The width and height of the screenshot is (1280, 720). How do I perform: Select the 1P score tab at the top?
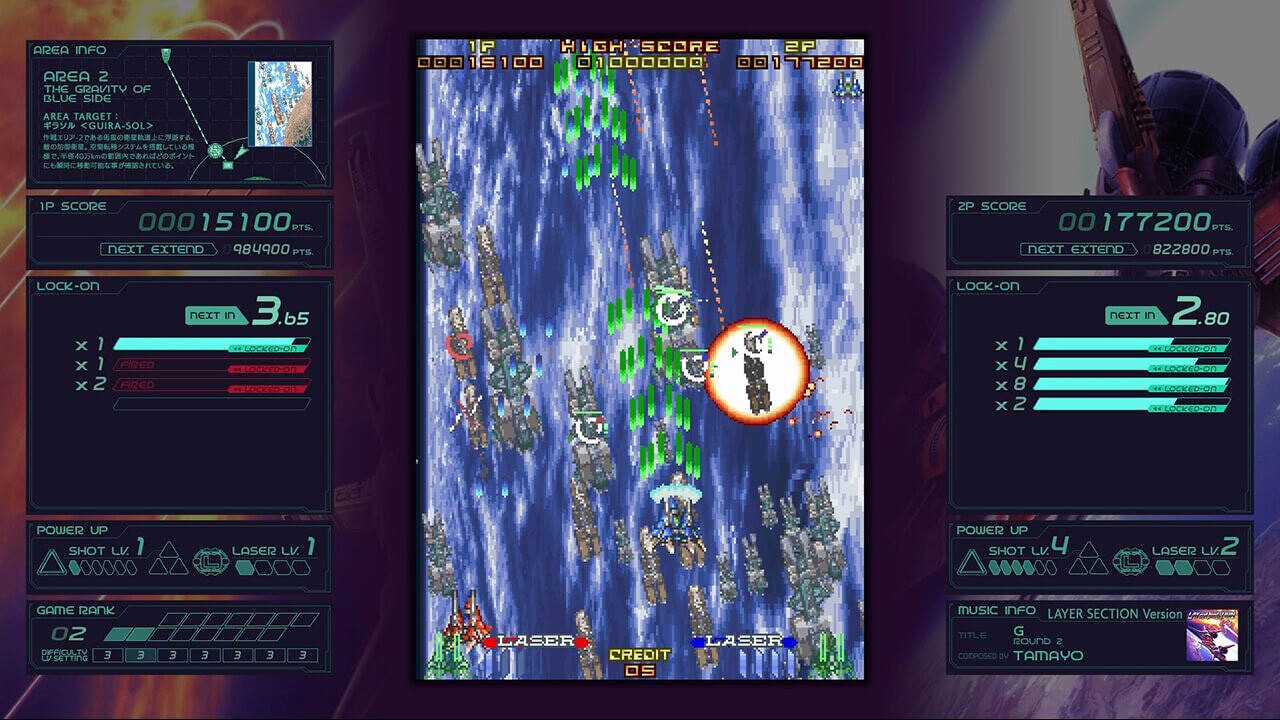pyautogui.click(x=480, y=46)
